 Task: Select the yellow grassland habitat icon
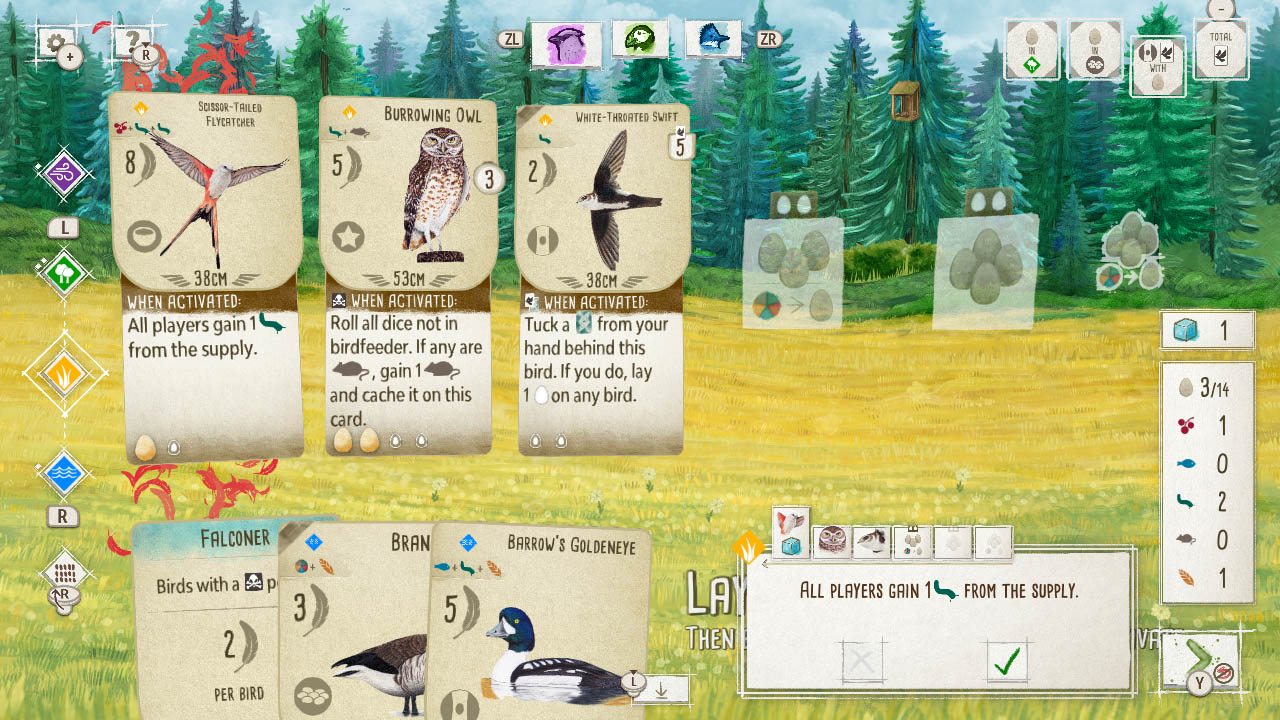(x=63, y=370)
